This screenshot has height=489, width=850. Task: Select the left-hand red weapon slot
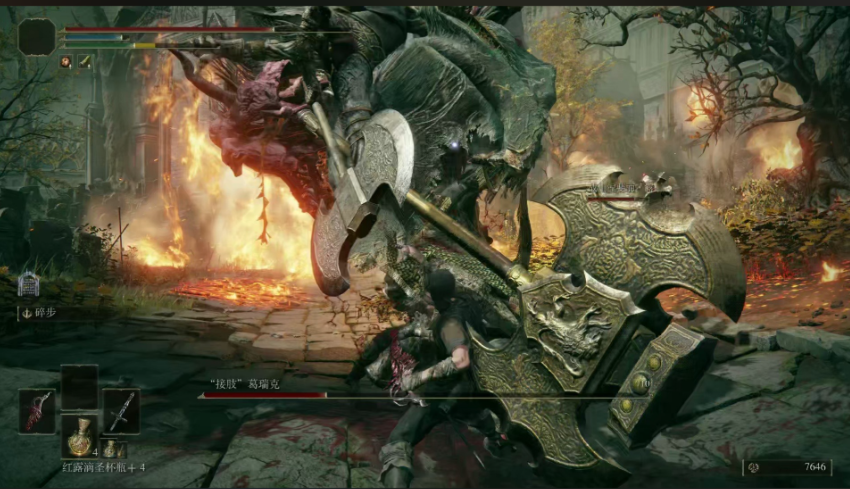coord(37,411)
